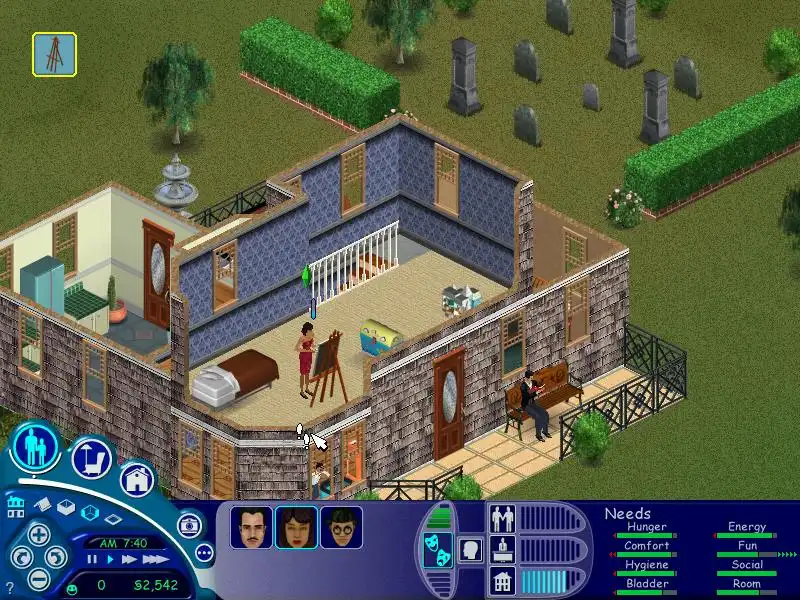Open the camera snapshot tool
Viewport: 800px width, 600px height.
click(187, 525)
